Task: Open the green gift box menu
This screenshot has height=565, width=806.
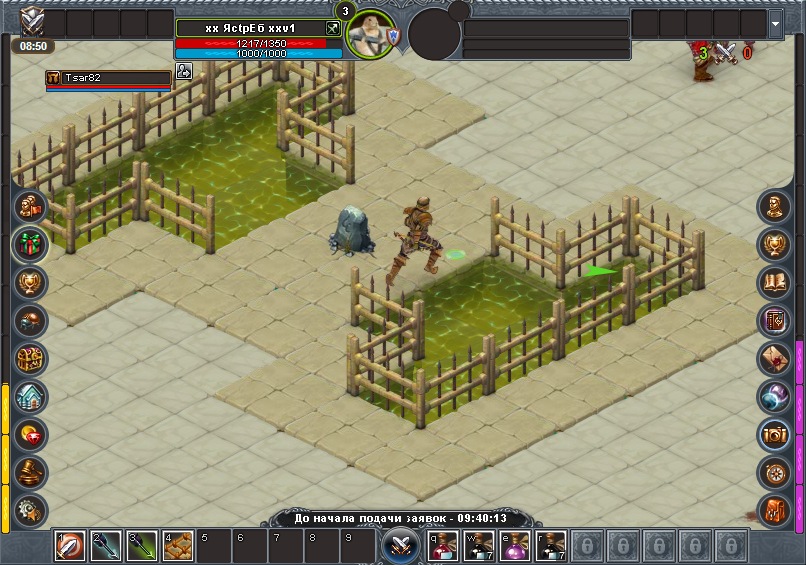Action: (x=30, y=243)
